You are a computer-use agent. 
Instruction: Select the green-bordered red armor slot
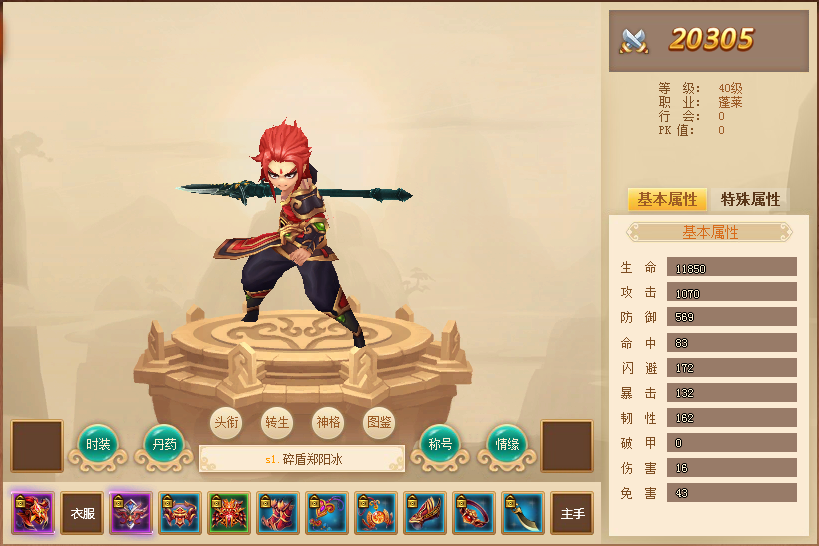pyautogui.click(x=229, y=513)
